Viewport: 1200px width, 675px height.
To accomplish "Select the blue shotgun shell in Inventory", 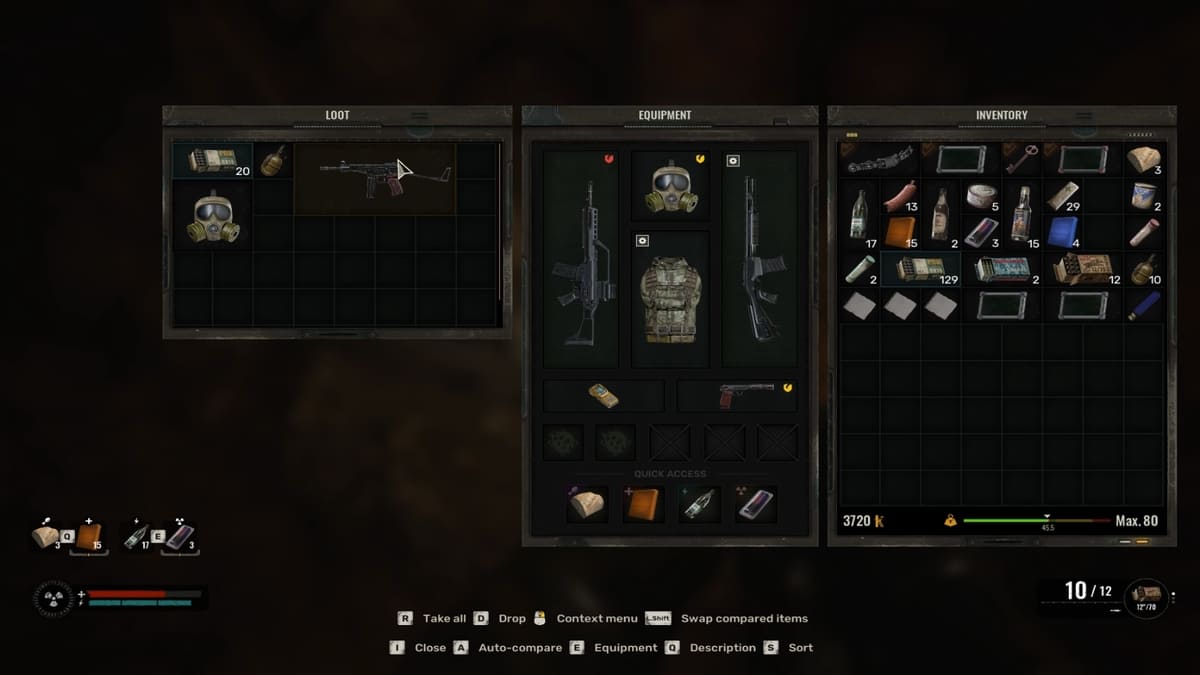I will coord(1144,304).
